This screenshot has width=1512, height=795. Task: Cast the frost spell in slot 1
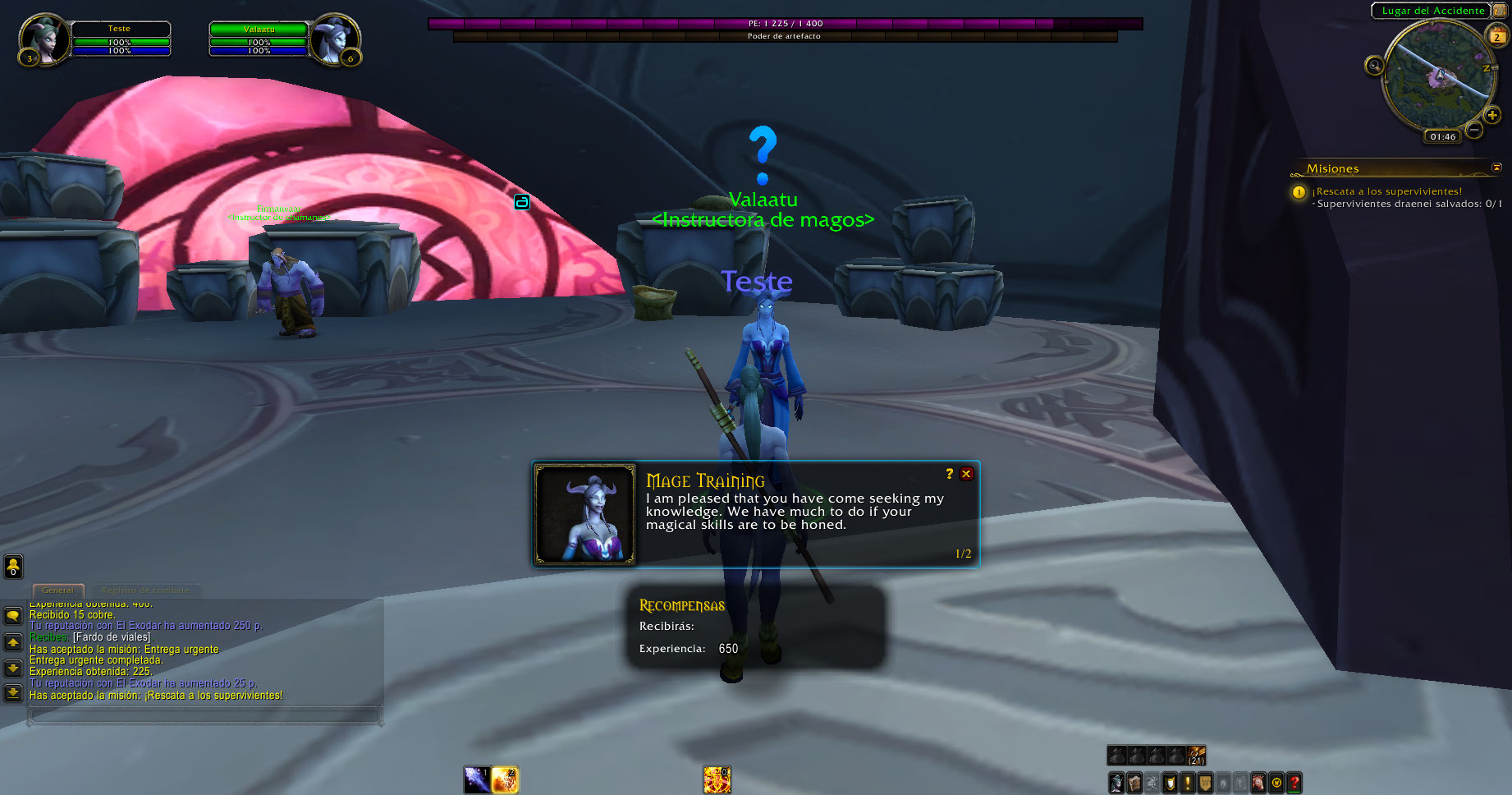[x=477, y=779]
